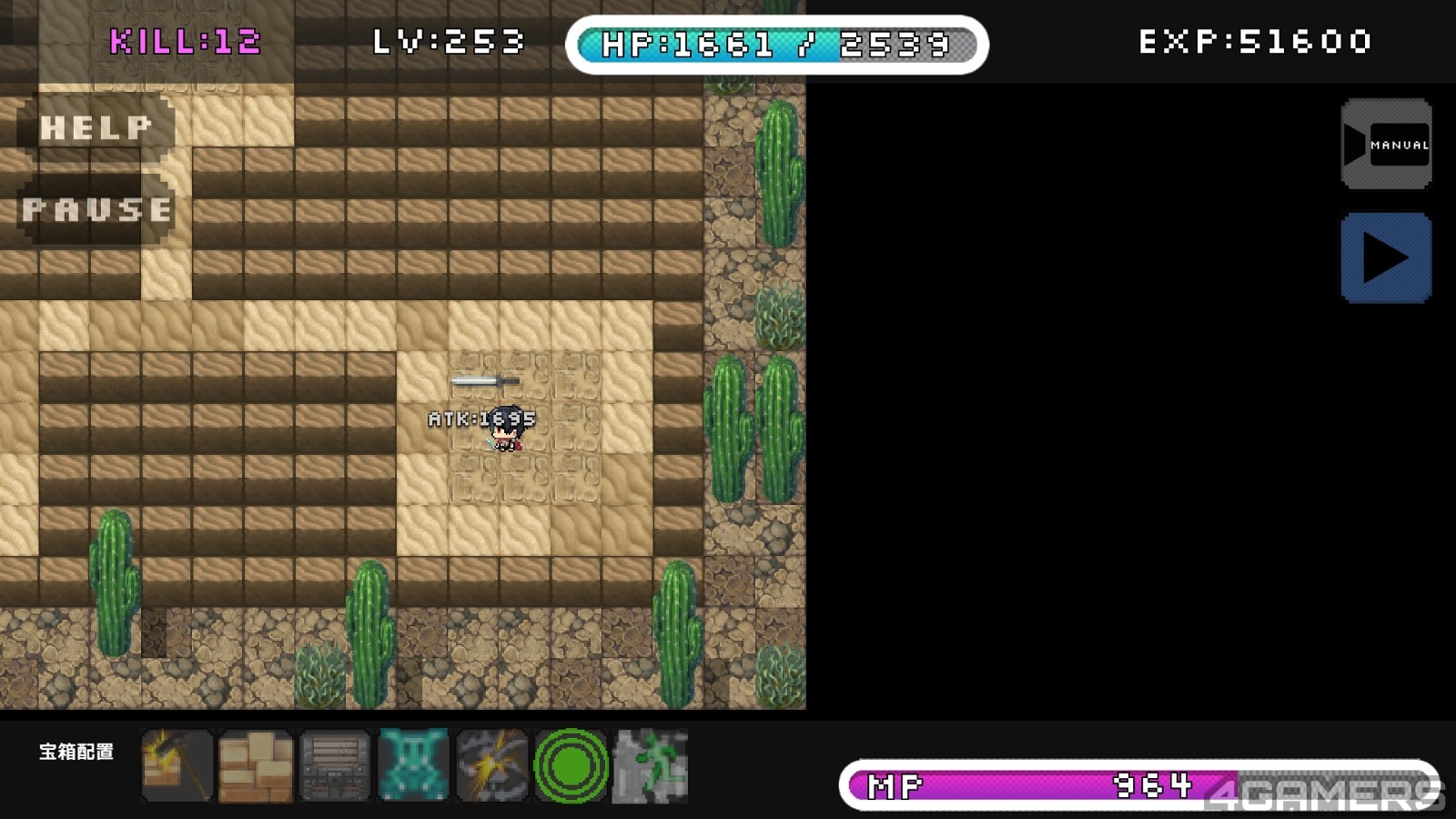This screenshot has height=819, width=1456.
Task: Open the HELP screen
Action: [96, 127]
